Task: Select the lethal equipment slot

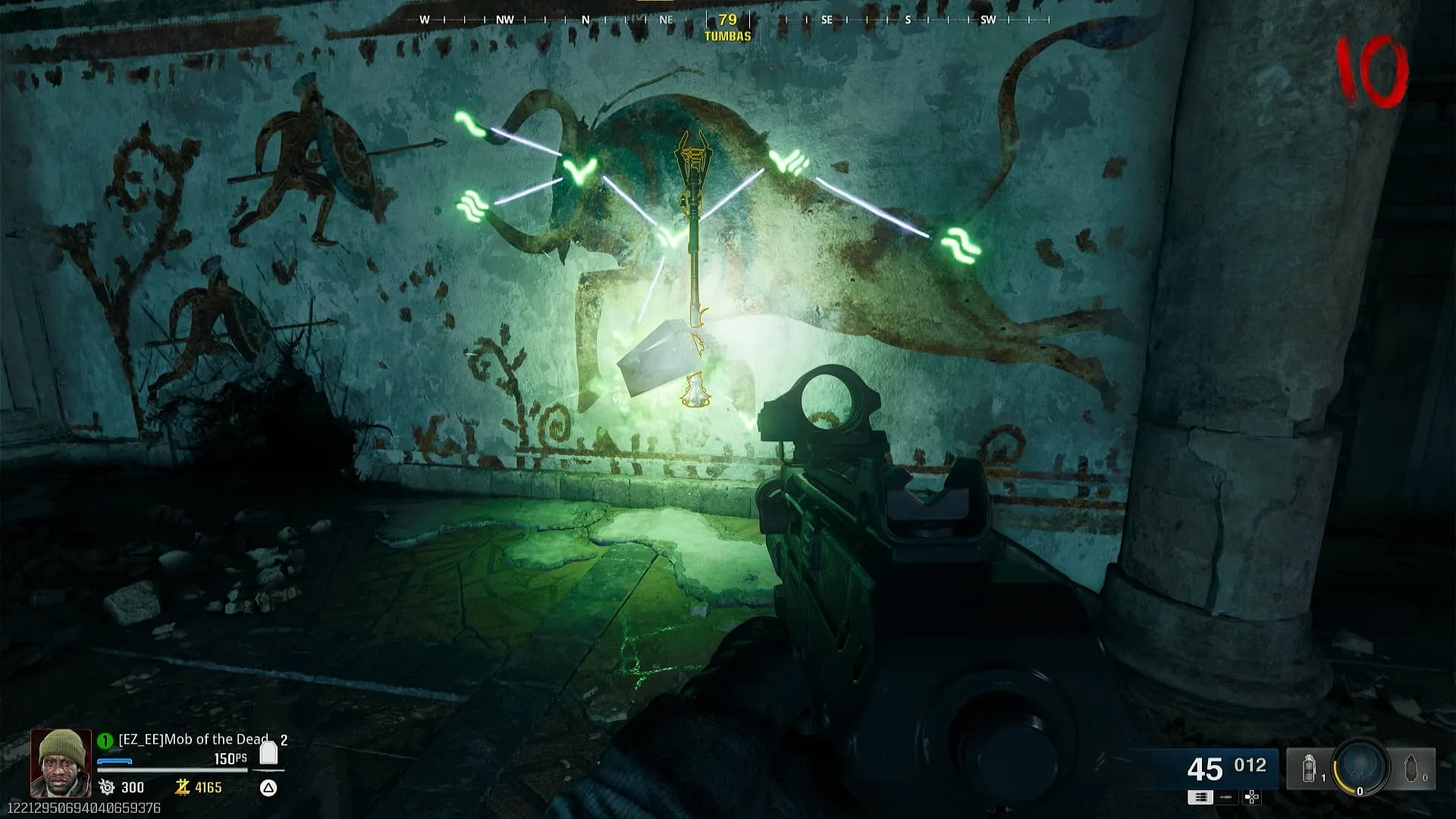Action: (x=1412, y=769)
